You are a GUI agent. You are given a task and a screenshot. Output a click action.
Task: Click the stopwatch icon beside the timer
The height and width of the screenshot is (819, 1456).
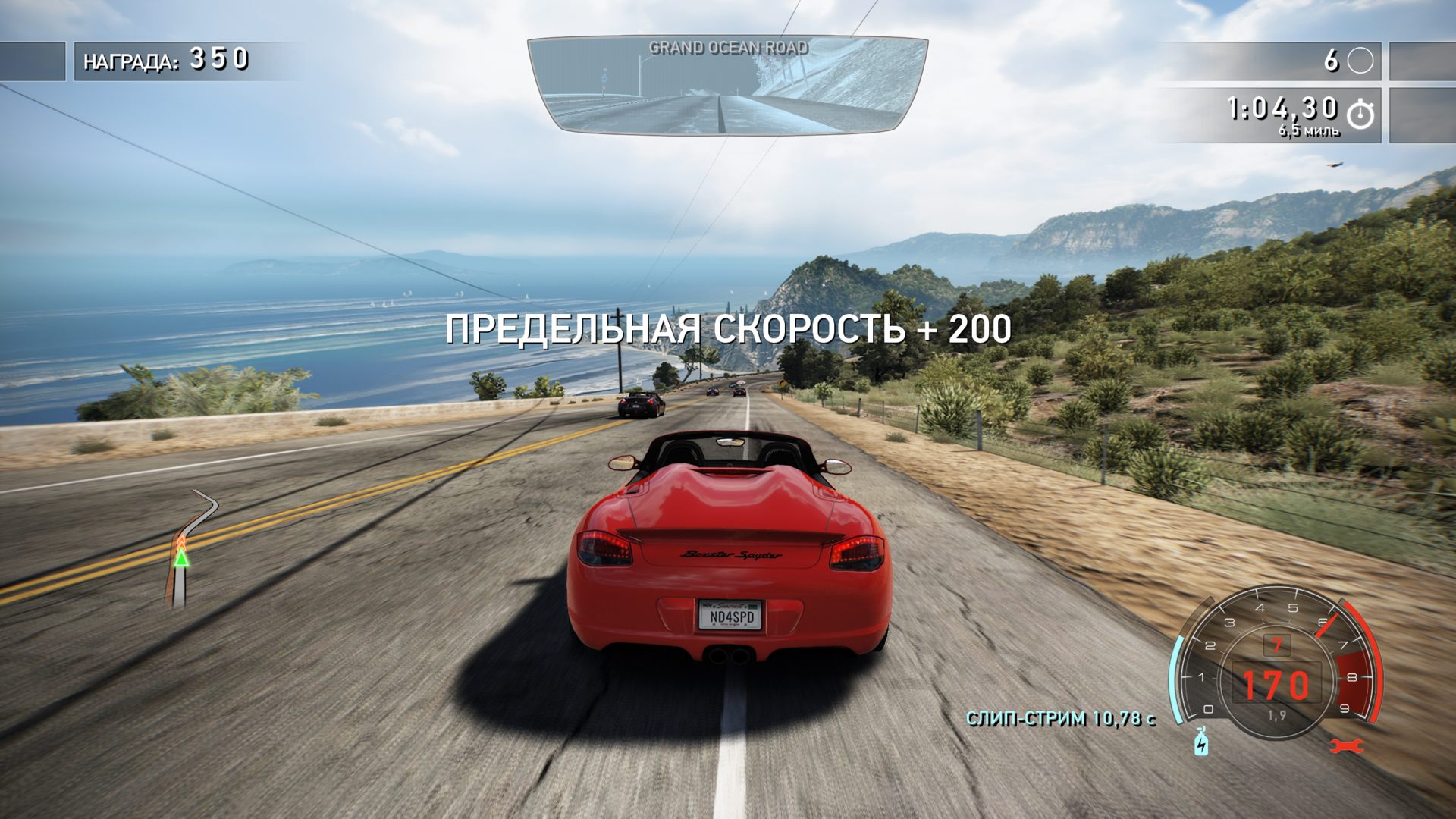pyautogui.click(x=1360, y=114)
